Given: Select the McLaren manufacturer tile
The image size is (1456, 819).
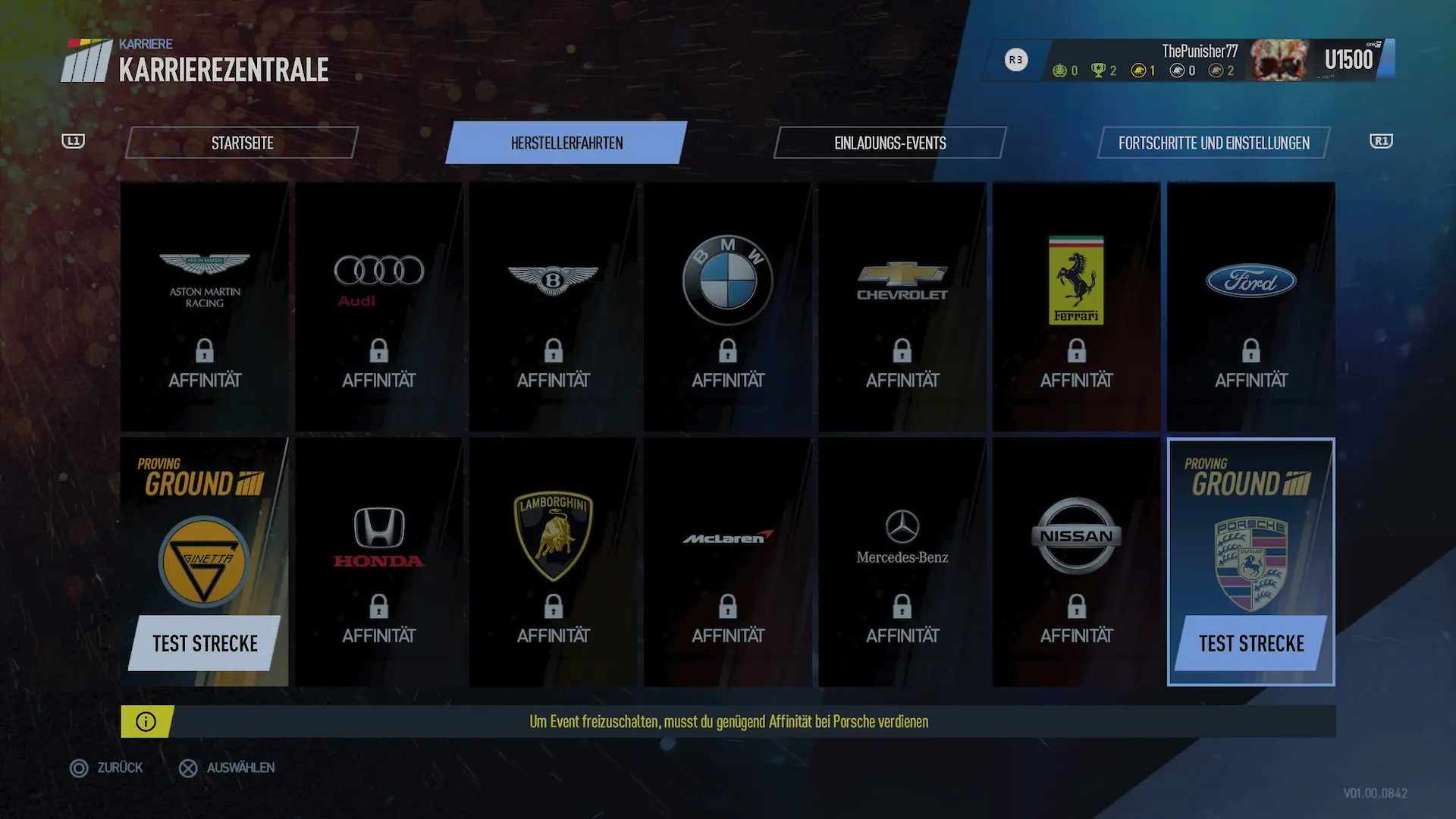Looking at the screenshot, I should (x=728, y=563).
